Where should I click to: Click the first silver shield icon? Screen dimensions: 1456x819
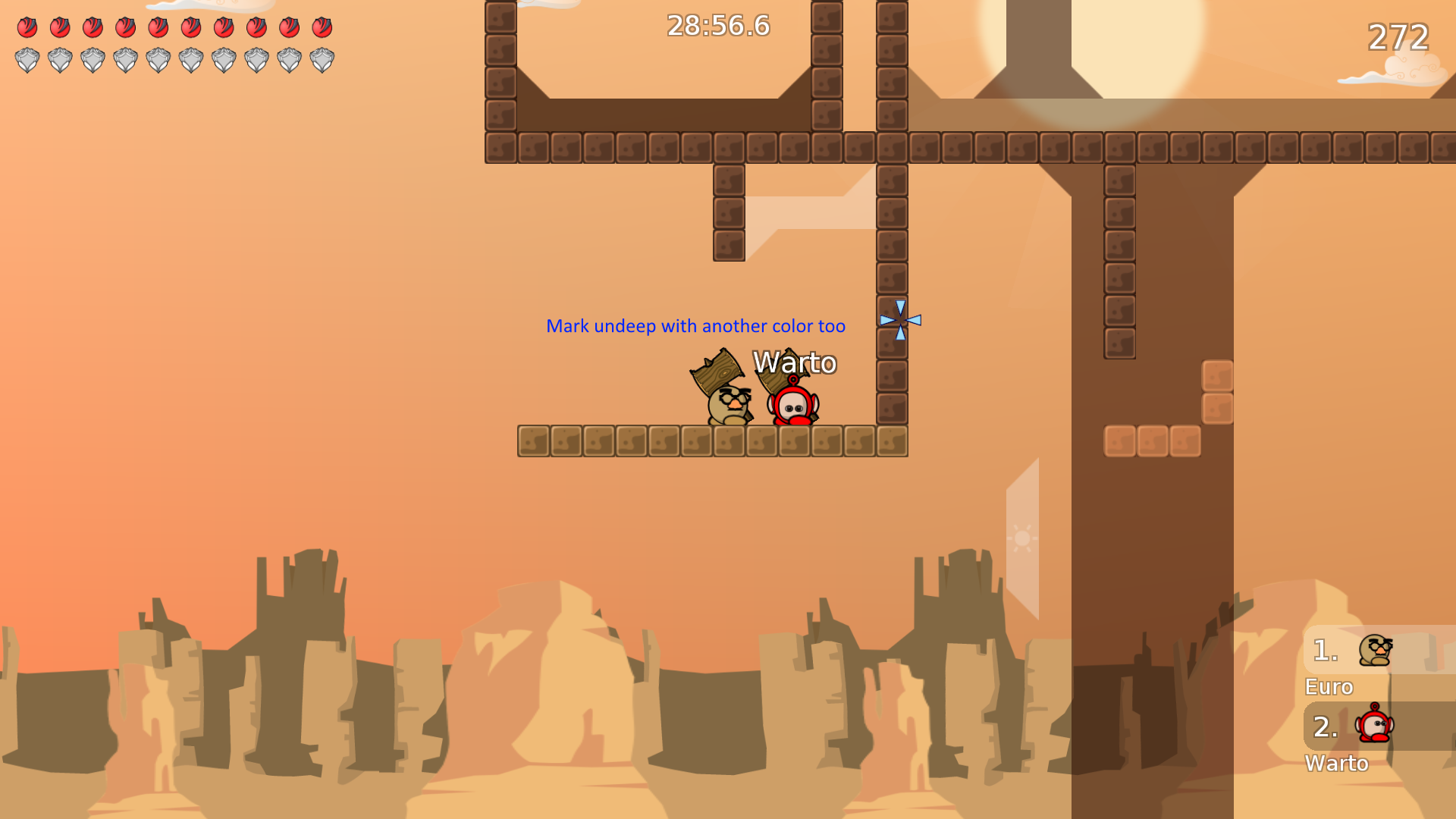tap(29, 59)
